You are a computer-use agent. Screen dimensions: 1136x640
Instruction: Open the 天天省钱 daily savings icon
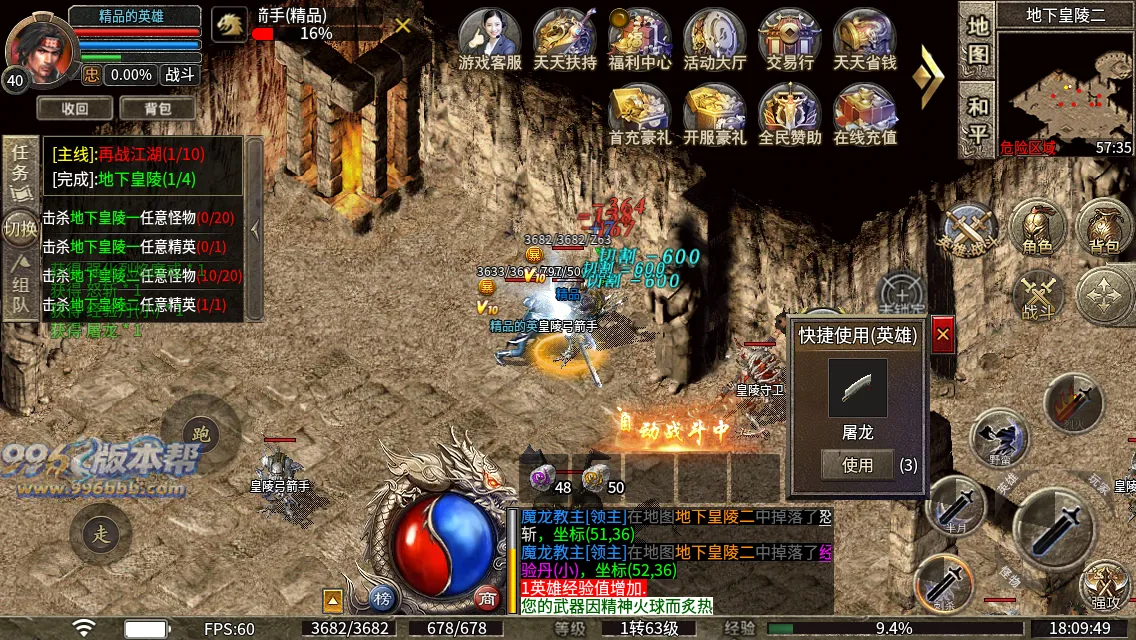pos(865,37)
